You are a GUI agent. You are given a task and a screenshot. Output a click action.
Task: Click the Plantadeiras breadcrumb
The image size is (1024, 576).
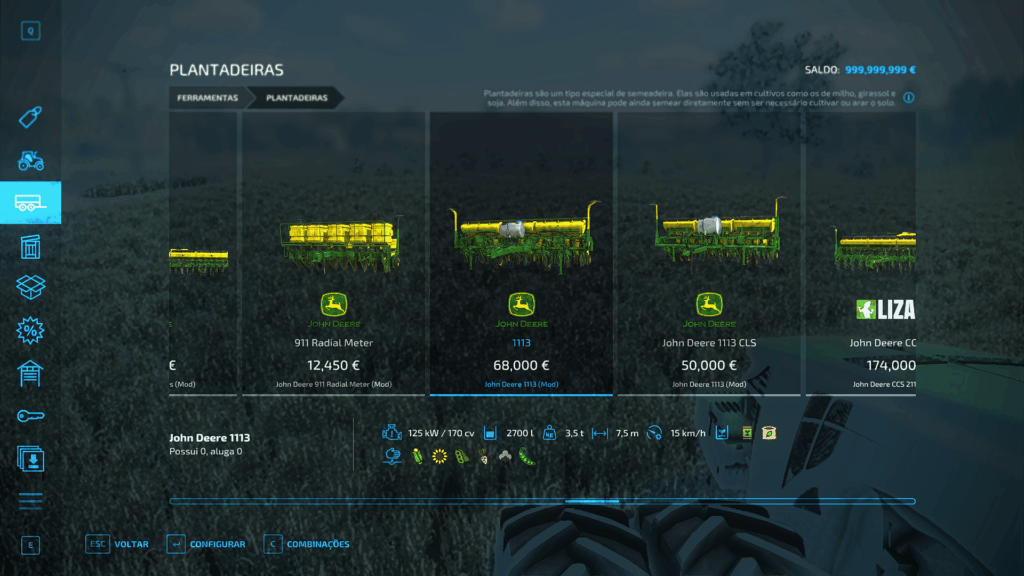(297, 98)
